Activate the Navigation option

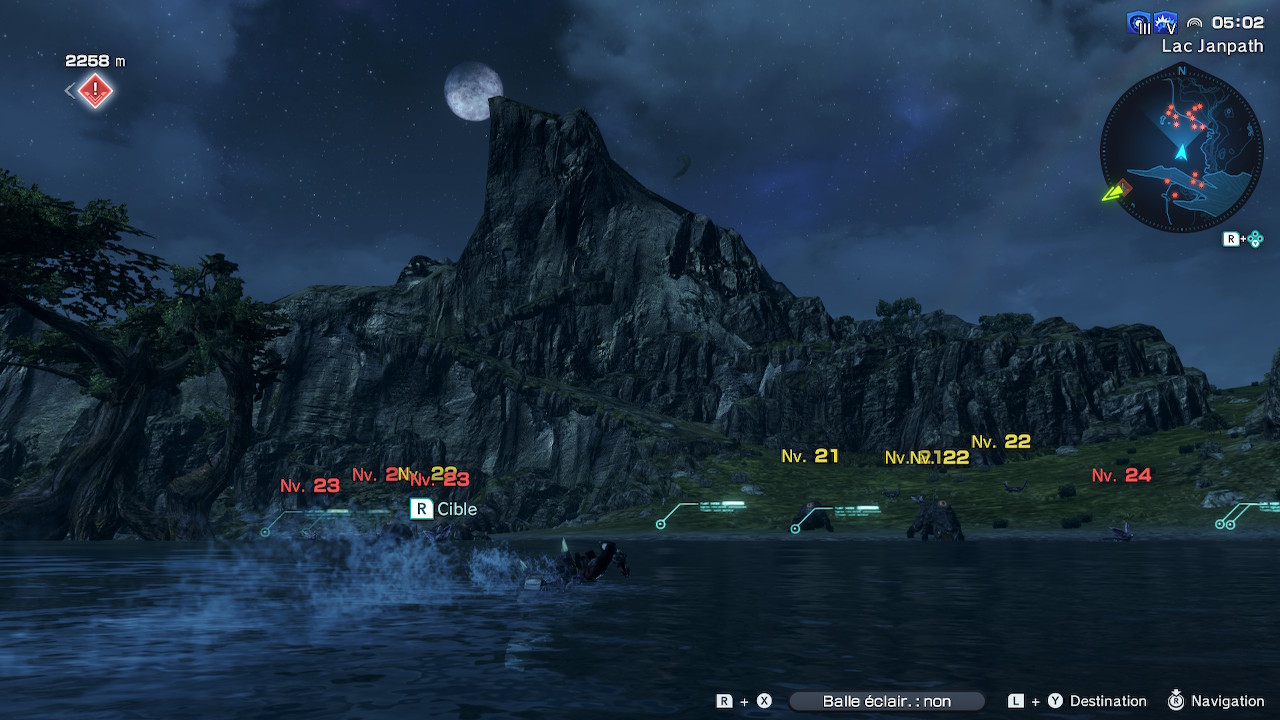click(1227, 701)
